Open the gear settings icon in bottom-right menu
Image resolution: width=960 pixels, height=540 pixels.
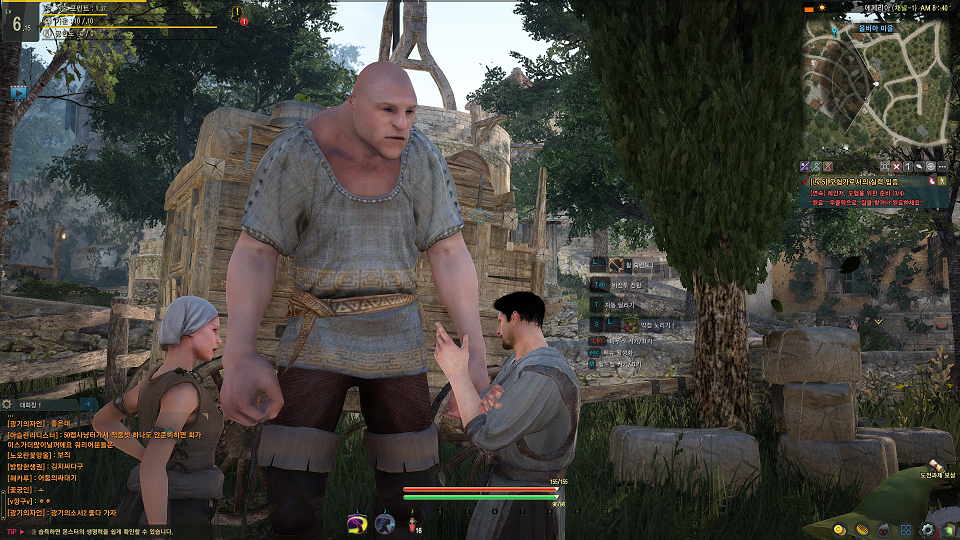click(x=928, y=528)
